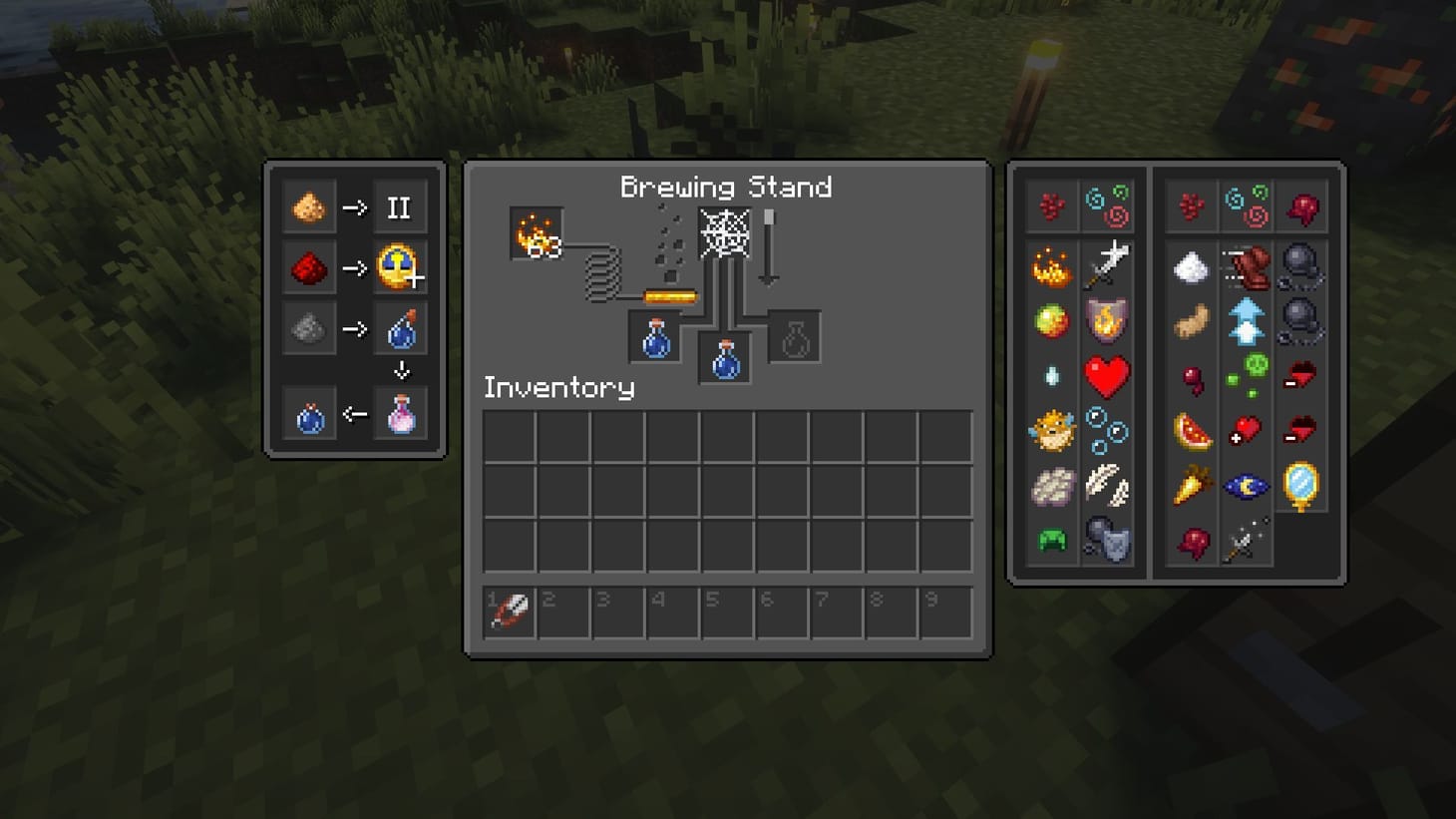This screenshot has height=819, width=1456.
Task: Select the glistering melon slice healing ingredient
Action: (1194, 430)
